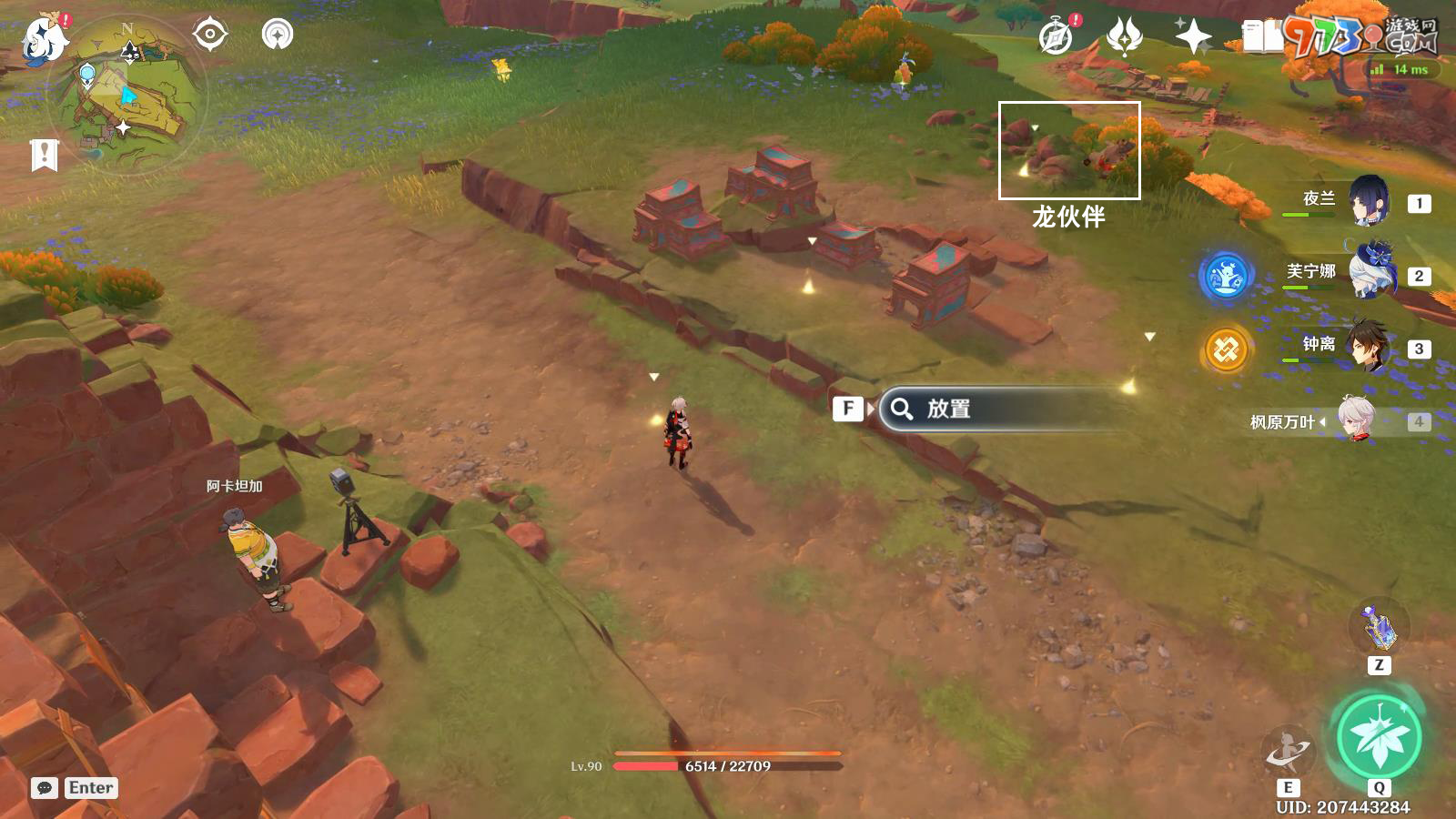Open the adventurer handbook book icon
The width and height of the screenshot is (1456, 819).
coord(1262,37)
